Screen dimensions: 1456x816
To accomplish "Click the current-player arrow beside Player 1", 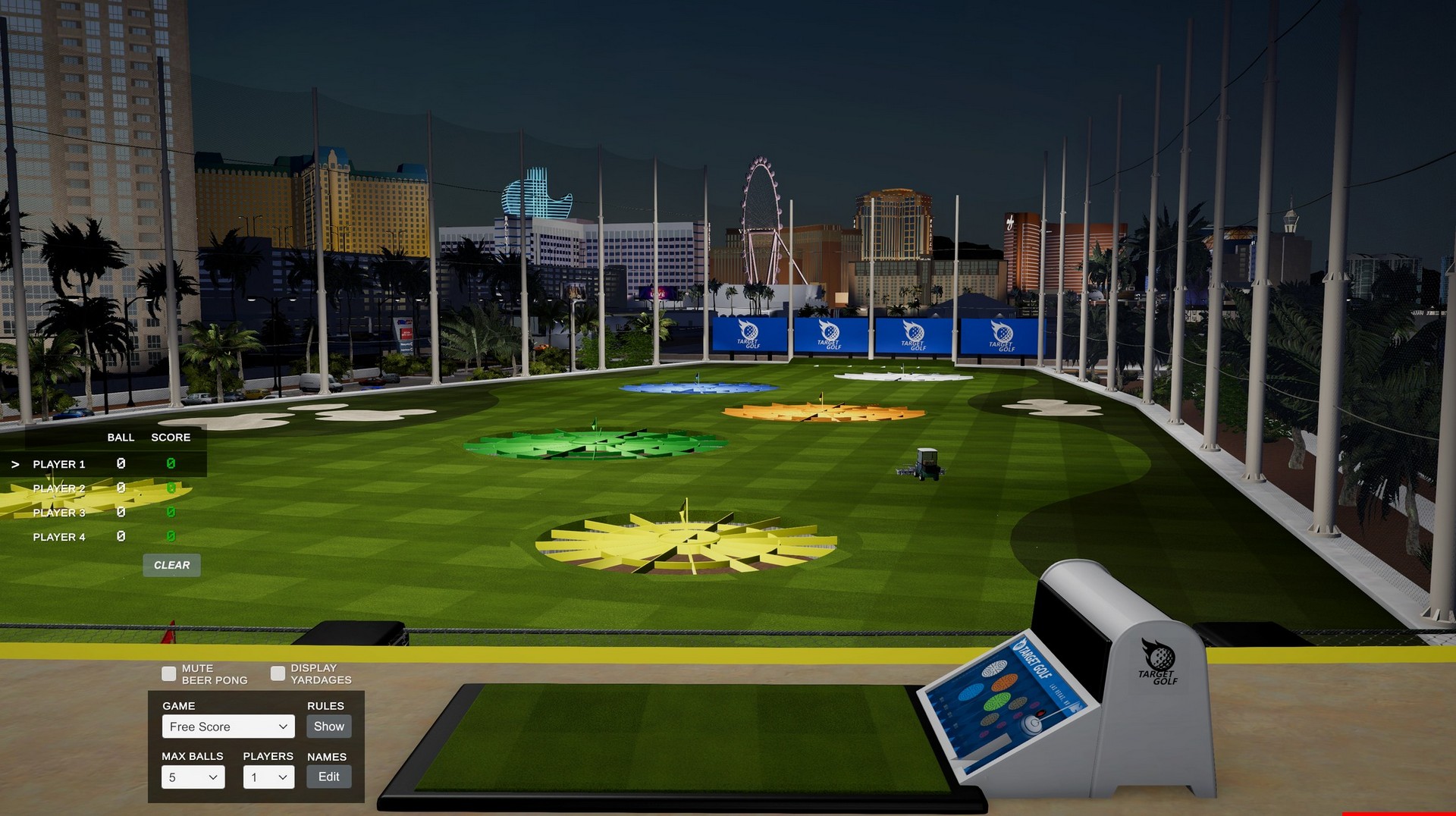I will tap(17, 464).
